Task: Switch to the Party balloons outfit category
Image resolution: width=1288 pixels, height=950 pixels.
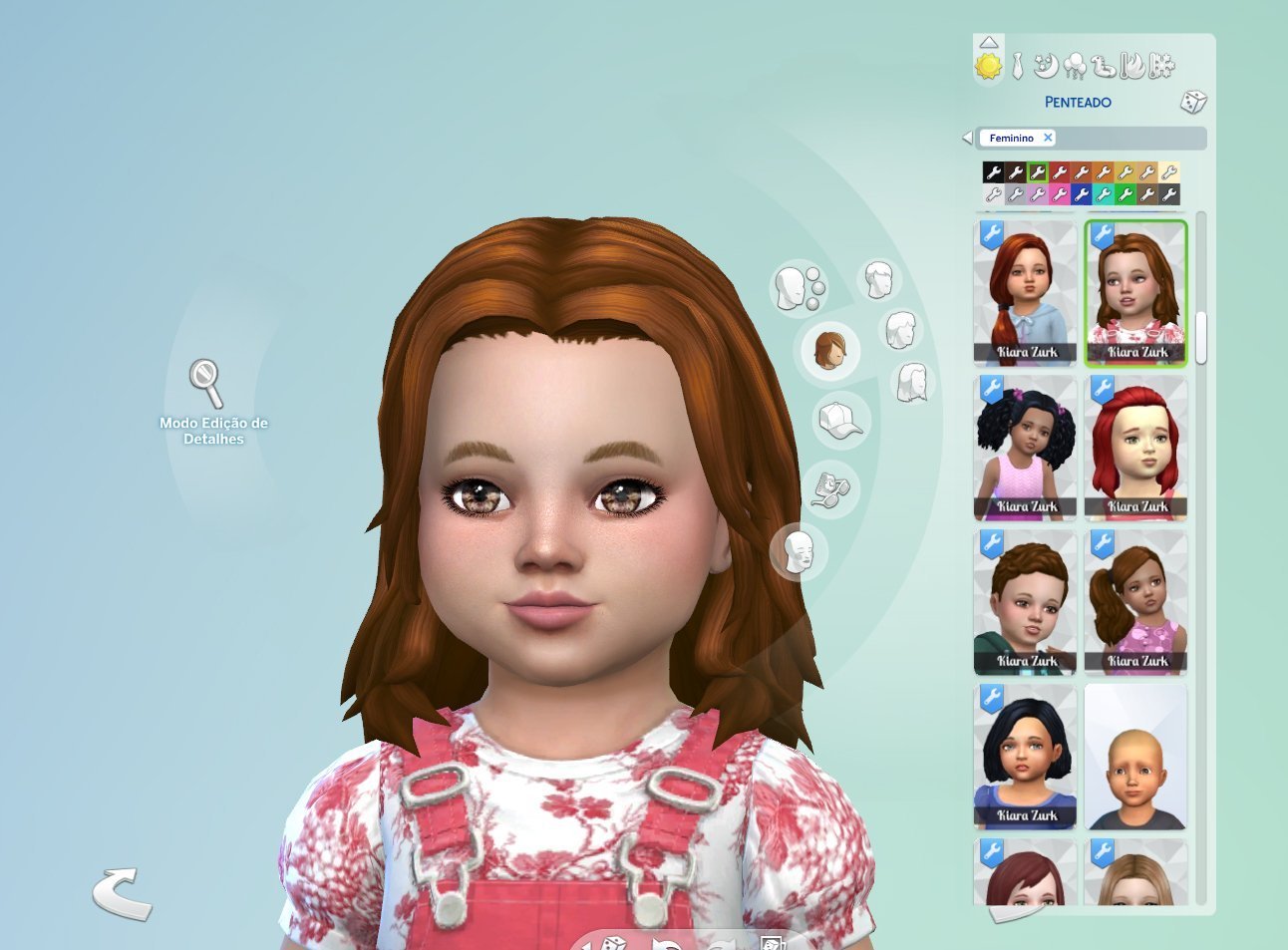Action: click(1075, 67)
